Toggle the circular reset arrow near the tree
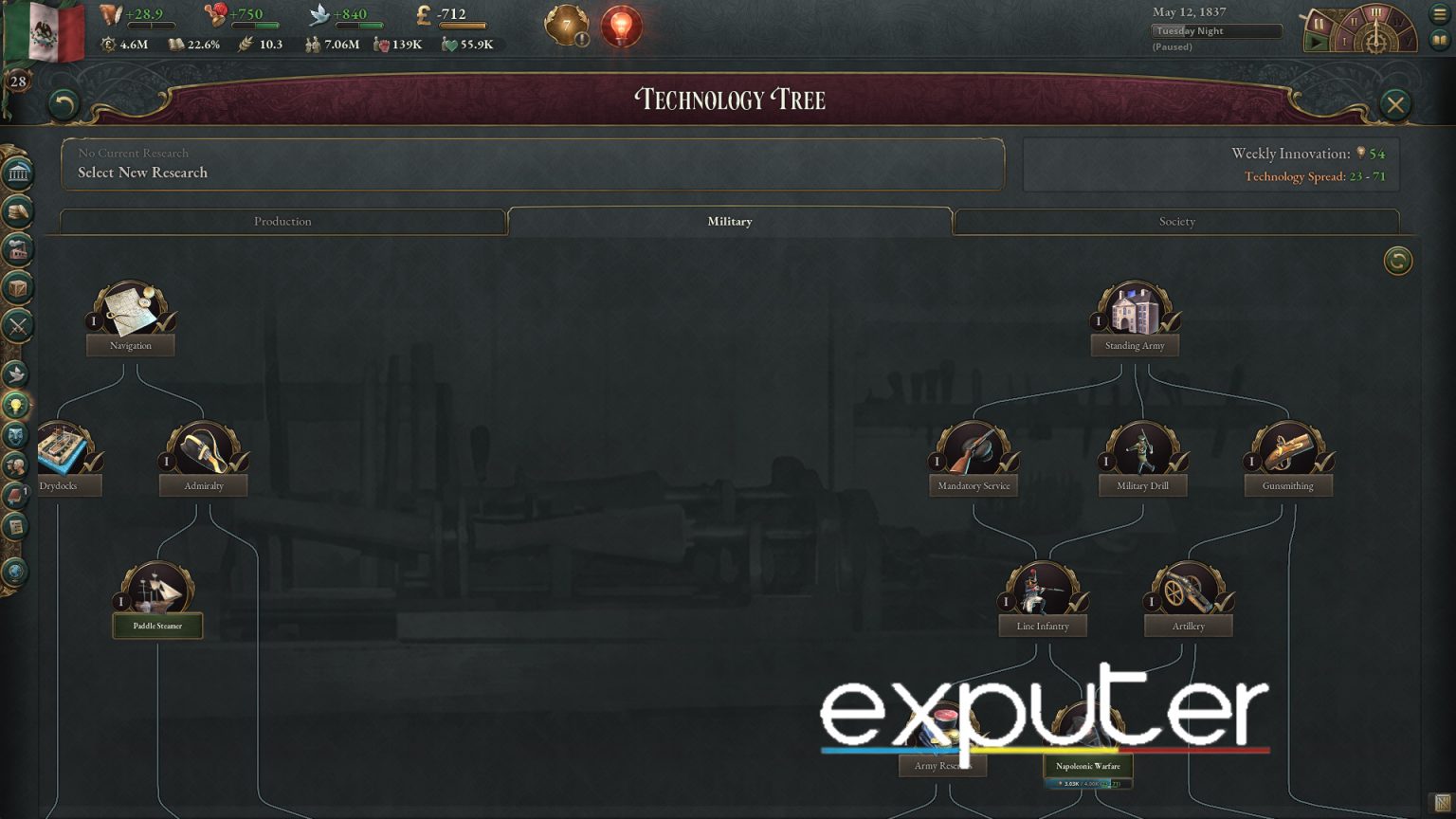 1396,261
